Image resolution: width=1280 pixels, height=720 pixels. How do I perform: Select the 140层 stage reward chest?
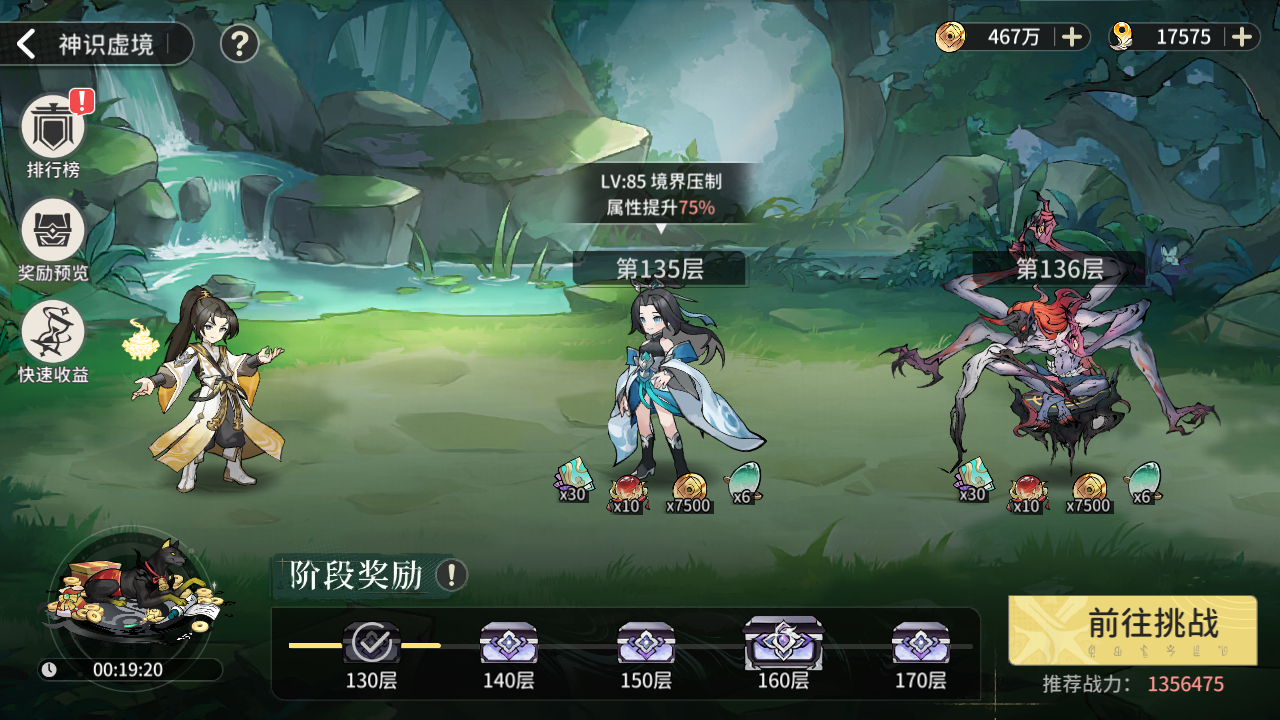click(x=508, y=643)
